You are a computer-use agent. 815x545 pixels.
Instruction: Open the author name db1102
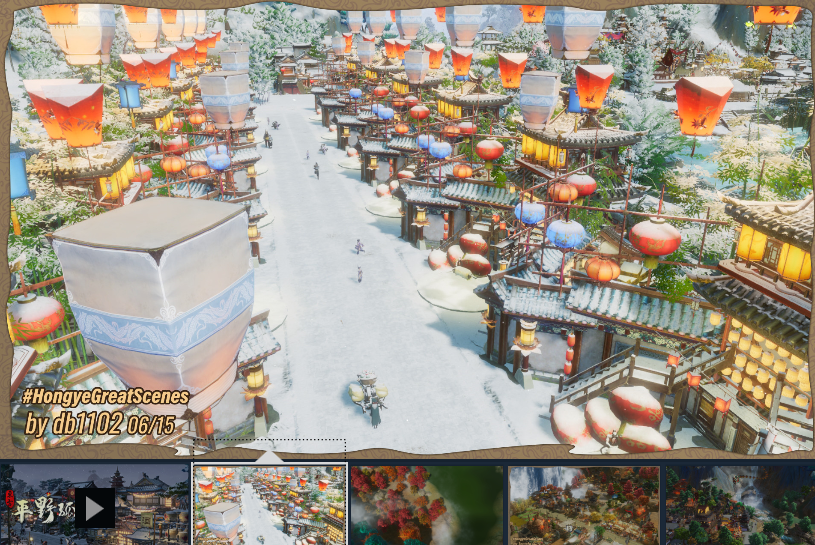[x=87, y=424]
